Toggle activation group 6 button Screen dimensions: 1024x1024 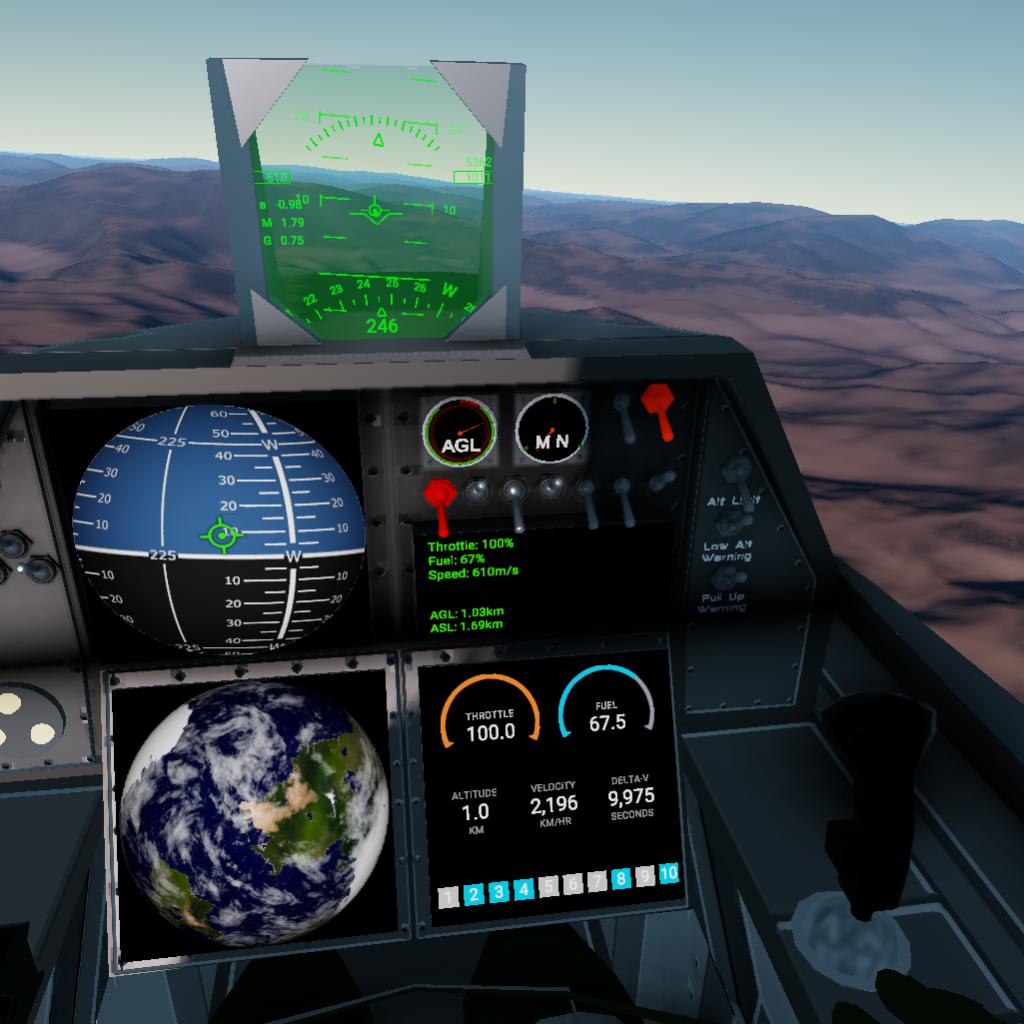(x=572, y=884)
